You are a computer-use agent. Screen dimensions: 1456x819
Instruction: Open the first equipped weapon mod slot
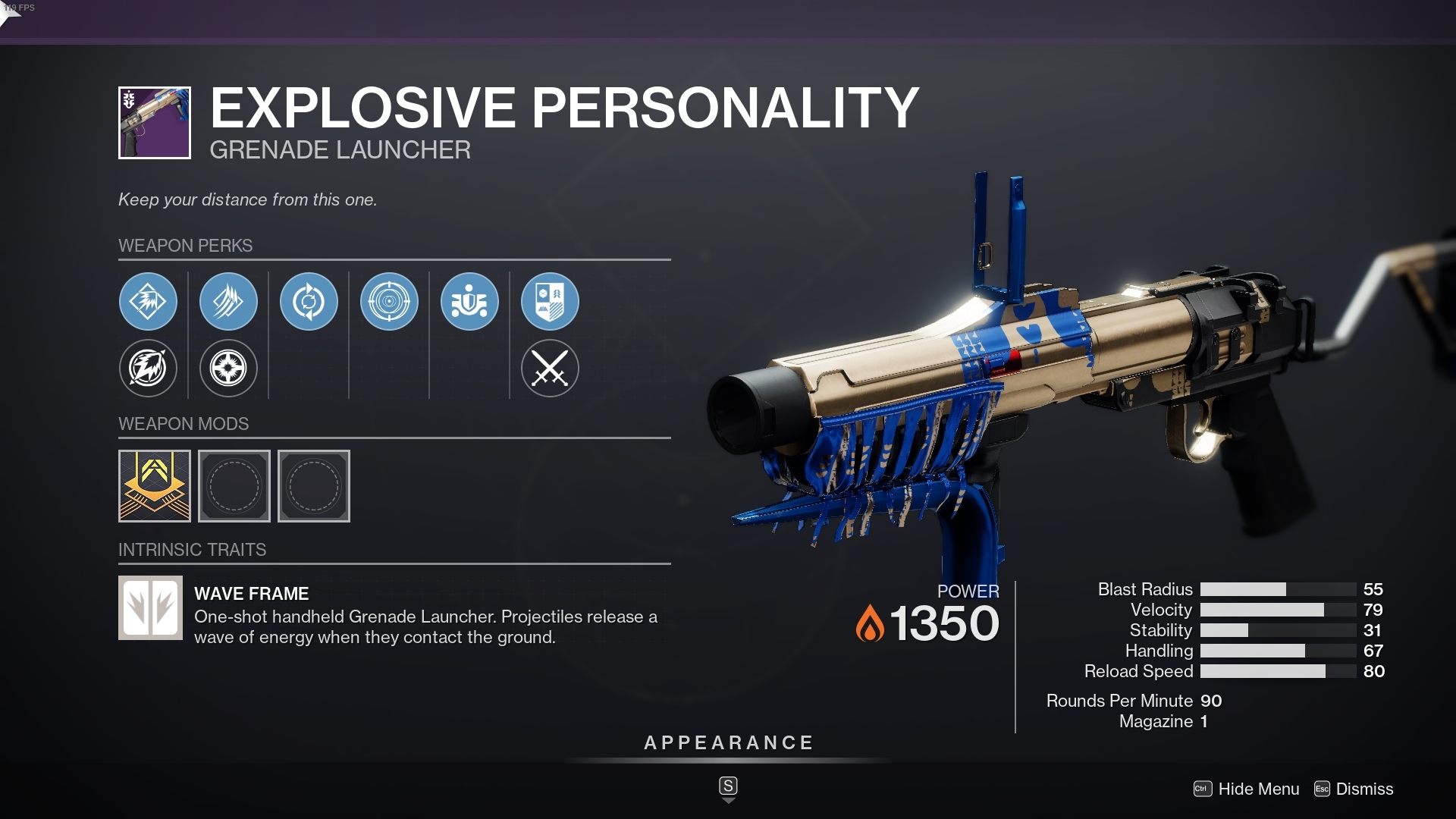(154, 486)
